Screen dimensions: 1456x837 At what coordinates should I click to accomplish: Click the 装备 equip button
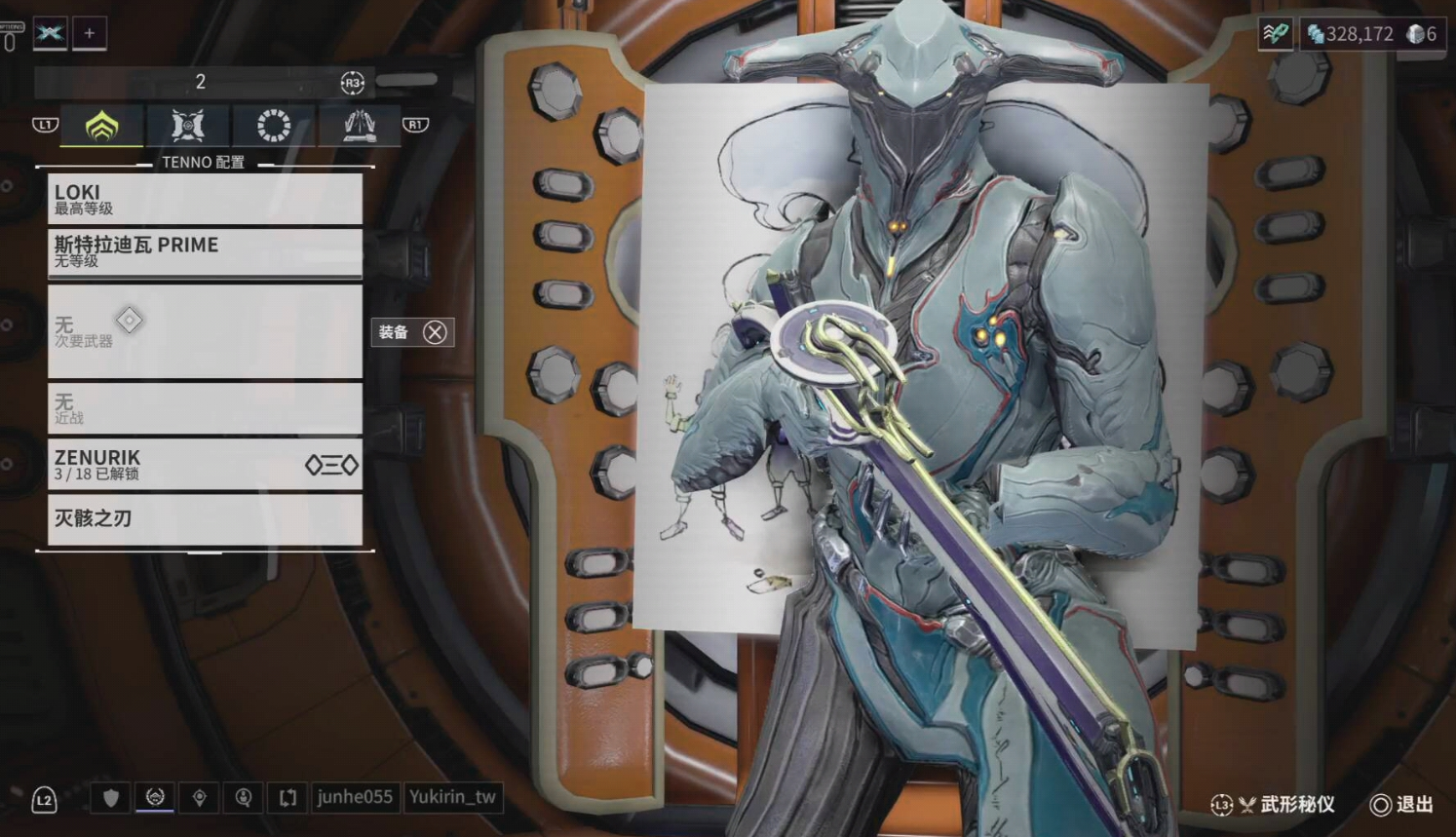(412, 332)
